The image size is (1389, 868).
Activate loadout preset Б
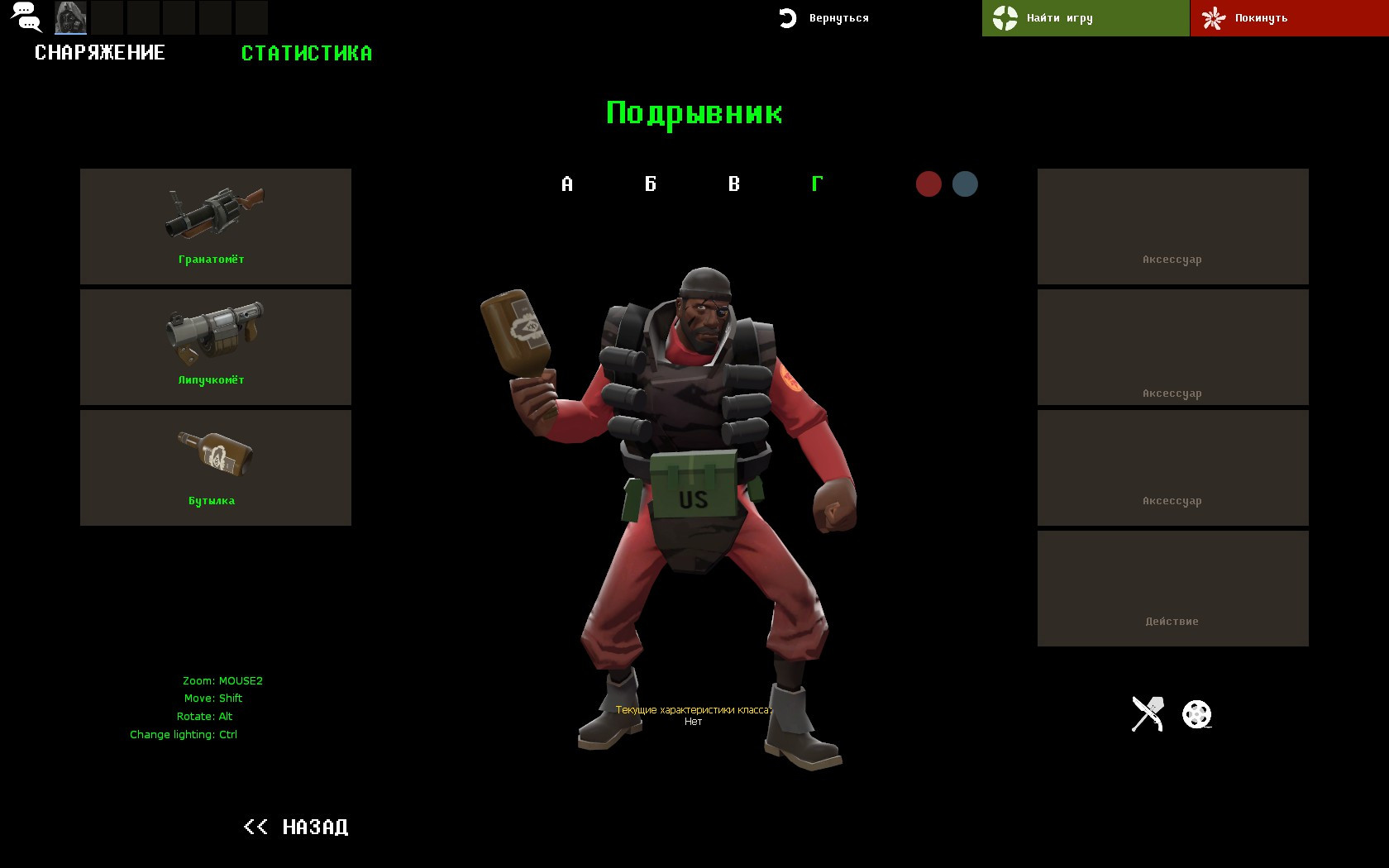(651, 184)
